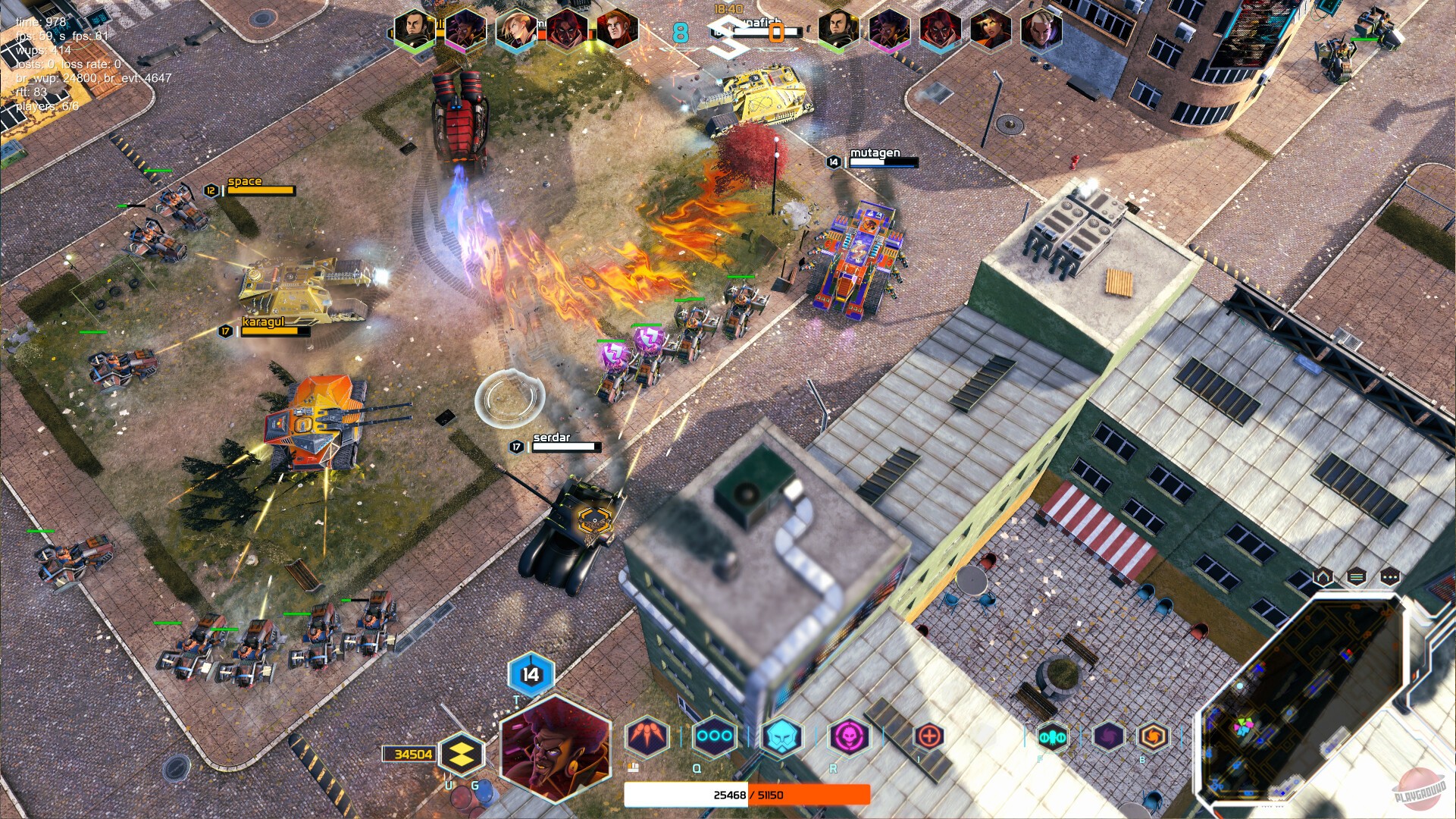Click the purple vortex consumable icon
This screenshot has height=819, width=1456.
[1108, 735]
